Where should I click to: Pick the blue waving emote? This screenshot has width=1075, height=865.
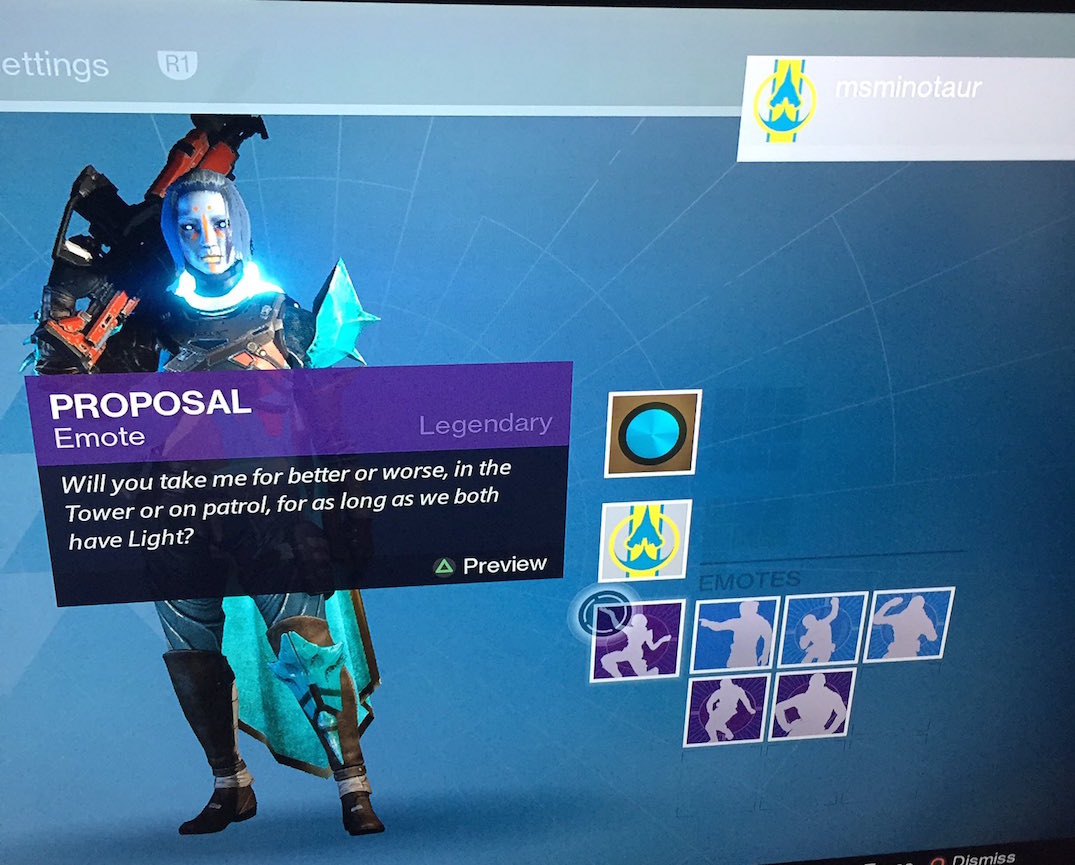tap(908, 624)
